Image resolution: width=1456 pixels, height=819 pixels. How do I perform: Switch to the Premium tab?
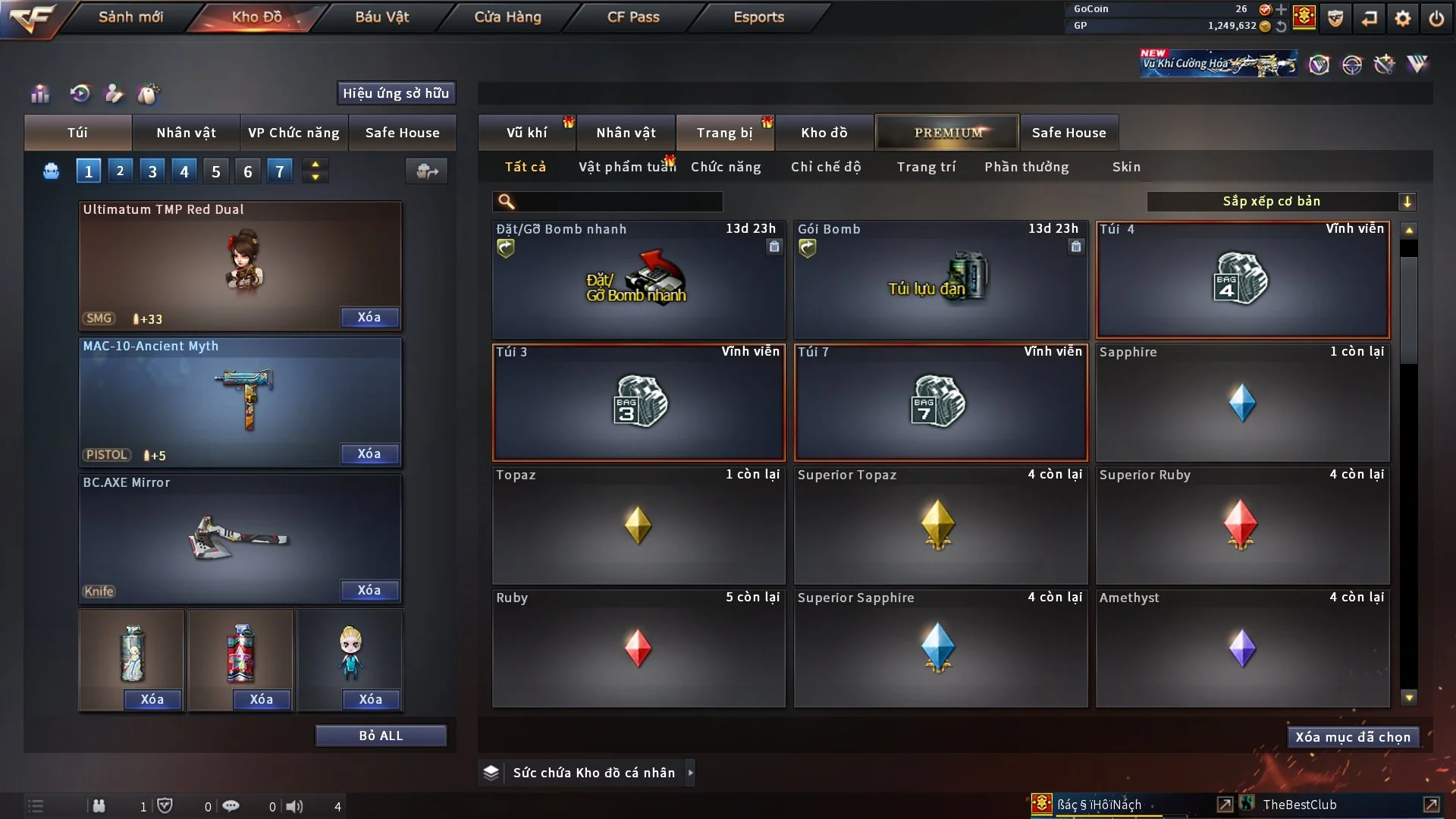(x=947, y=132)
